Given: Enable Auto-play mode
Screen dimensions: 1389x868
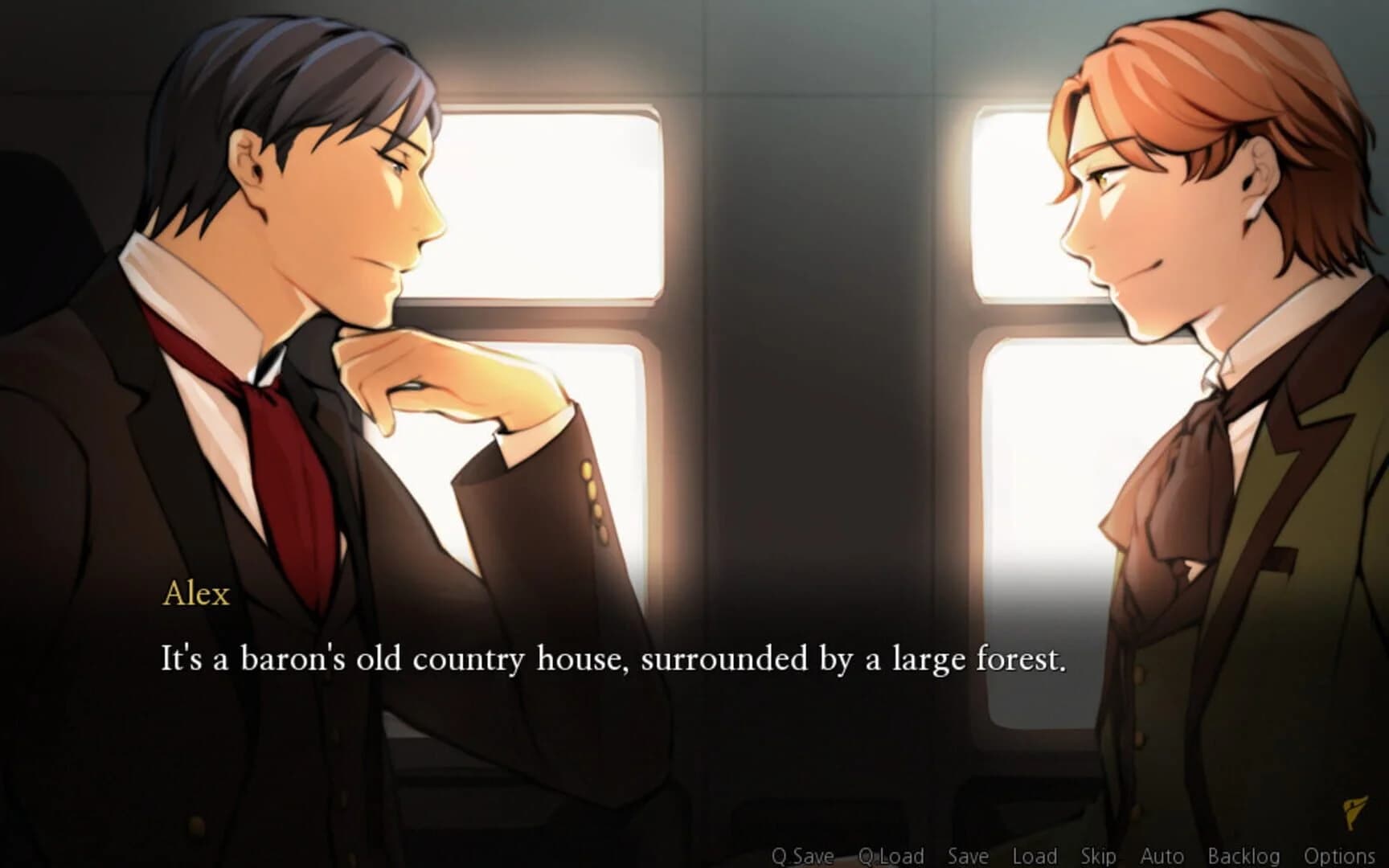Looking at the screenshot, I should 1165,857.
